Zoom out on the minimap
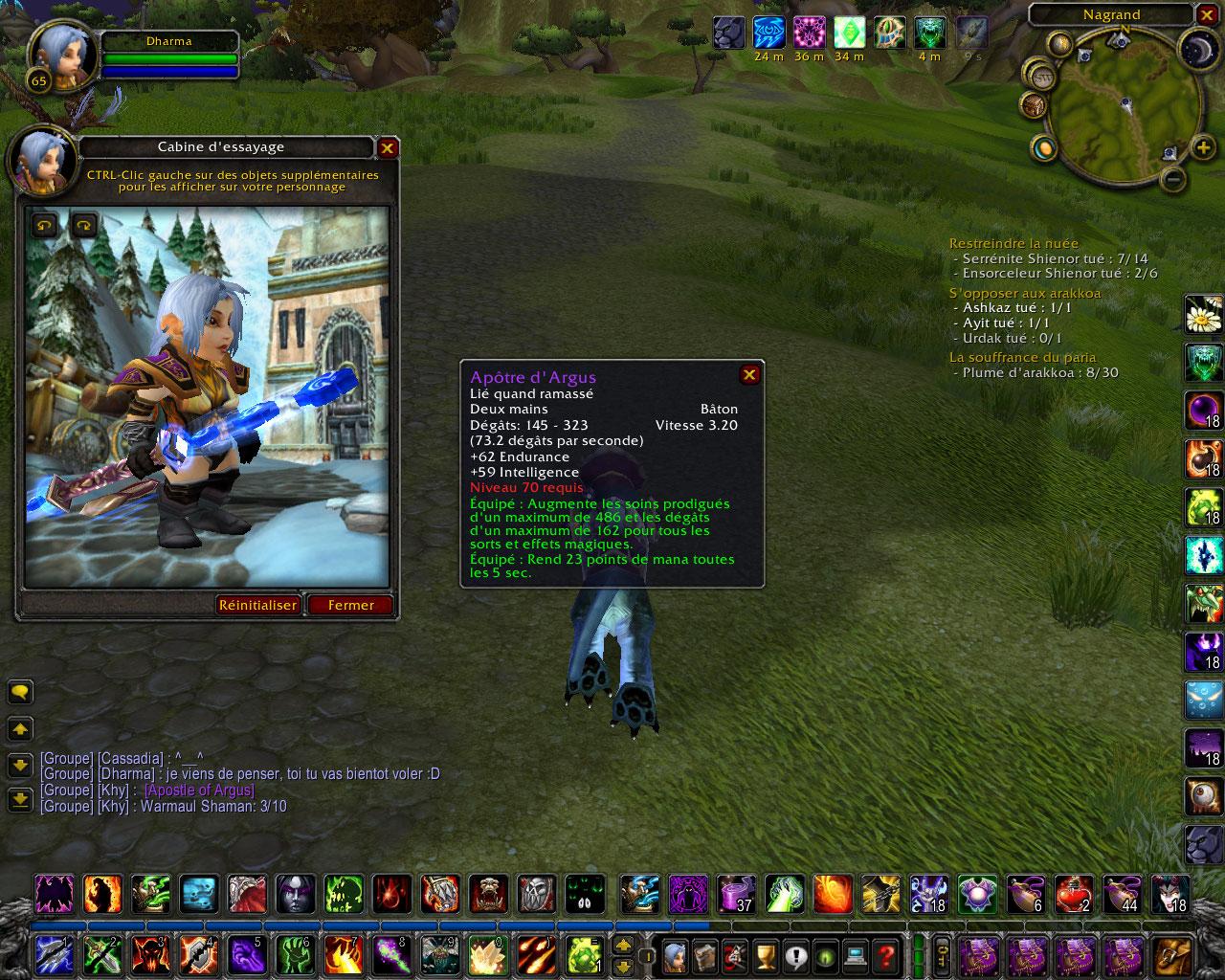The width and height of the screenshot is (1225, 980). (1173, 179)
